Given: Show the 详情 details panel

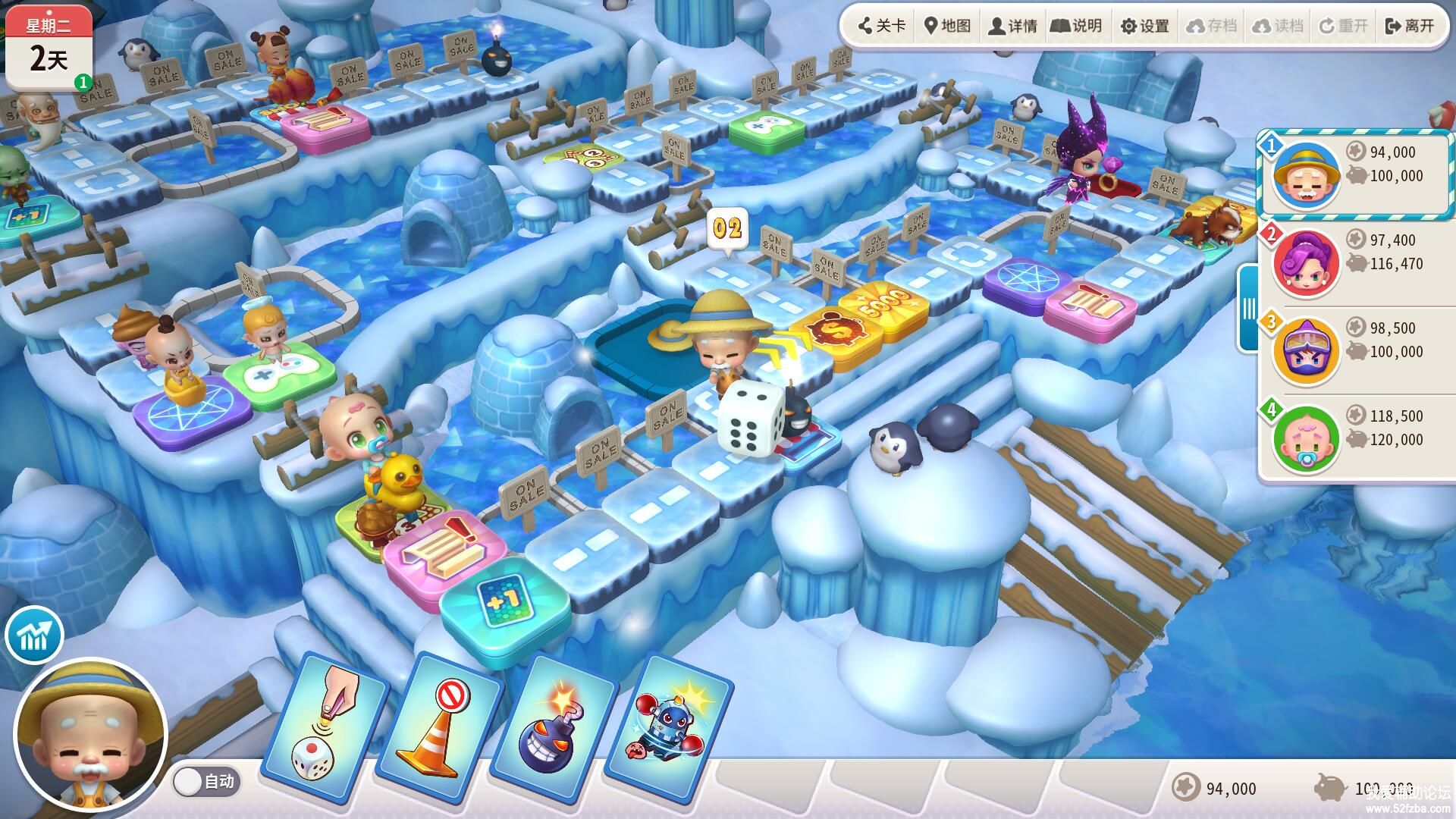Looking at the screenshot, I should 1012,26.
